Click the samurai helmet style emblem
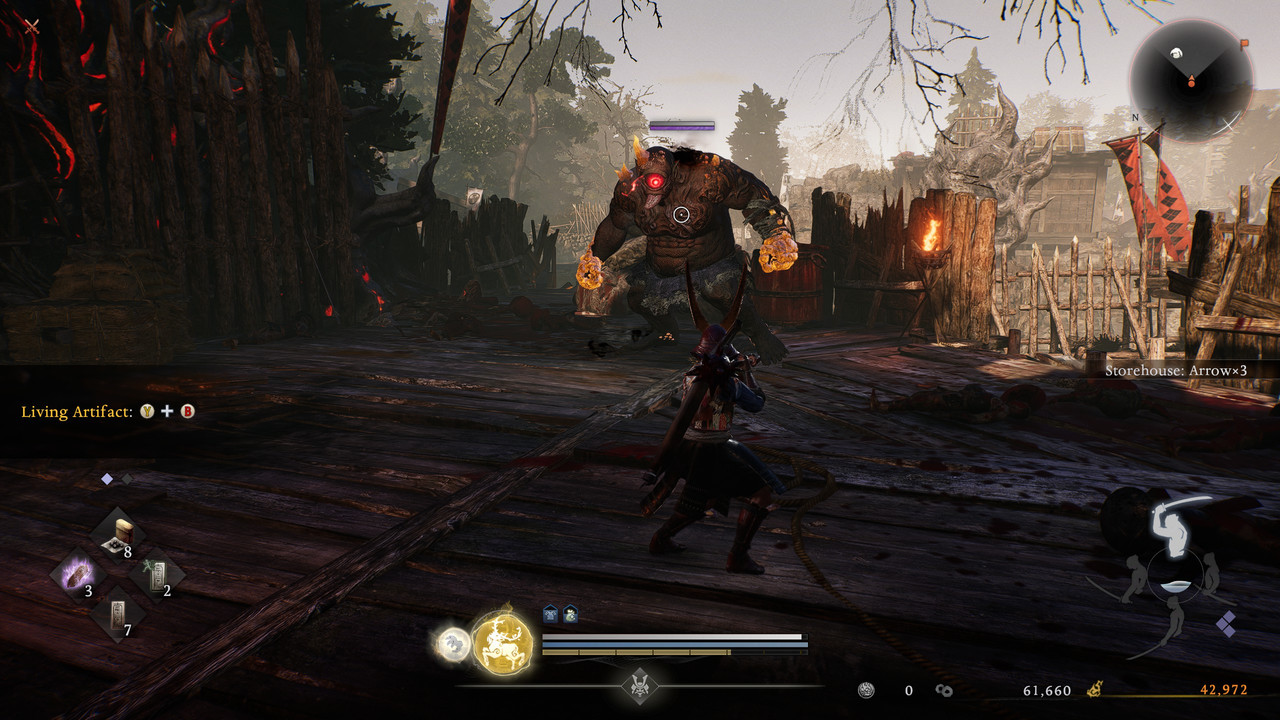1280x720 pixels. click(x=639, y=685)
